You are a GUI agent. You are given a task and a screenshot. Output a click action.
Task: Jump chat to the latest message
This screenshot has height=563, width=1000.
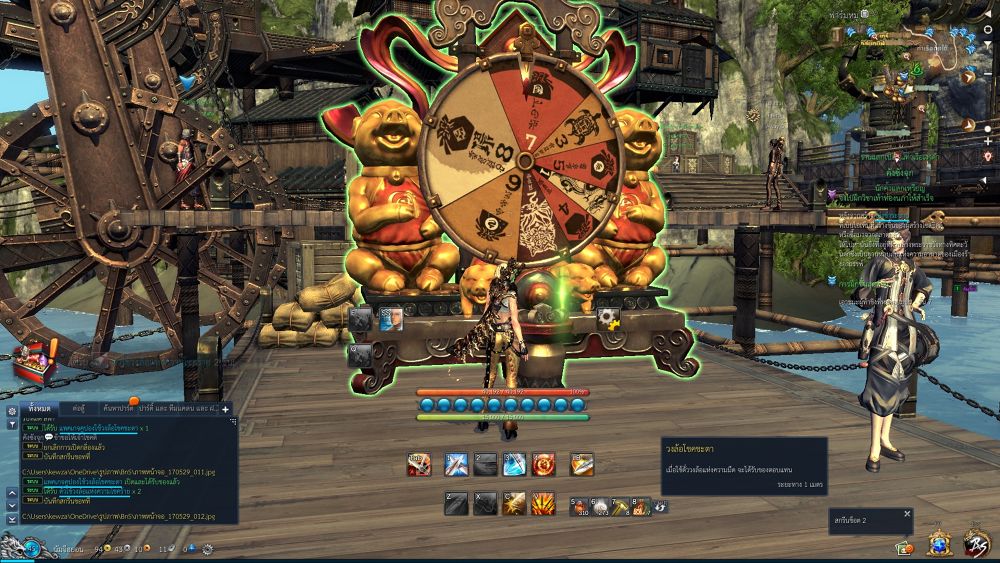(x=12, y=519)
